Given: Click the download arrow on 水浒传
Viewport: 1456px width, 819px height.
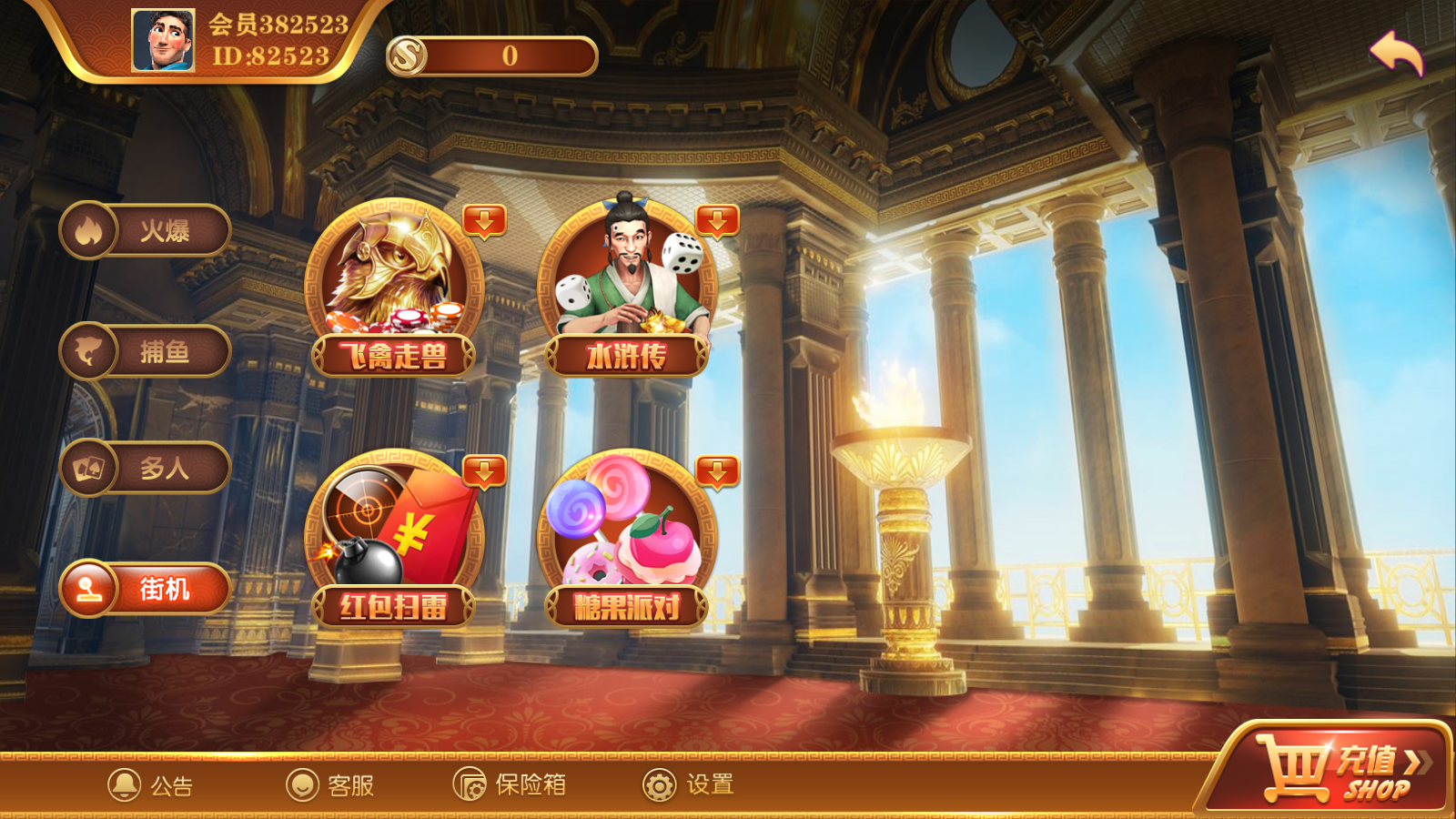Looking at the screenshot, I should [717, 221].
